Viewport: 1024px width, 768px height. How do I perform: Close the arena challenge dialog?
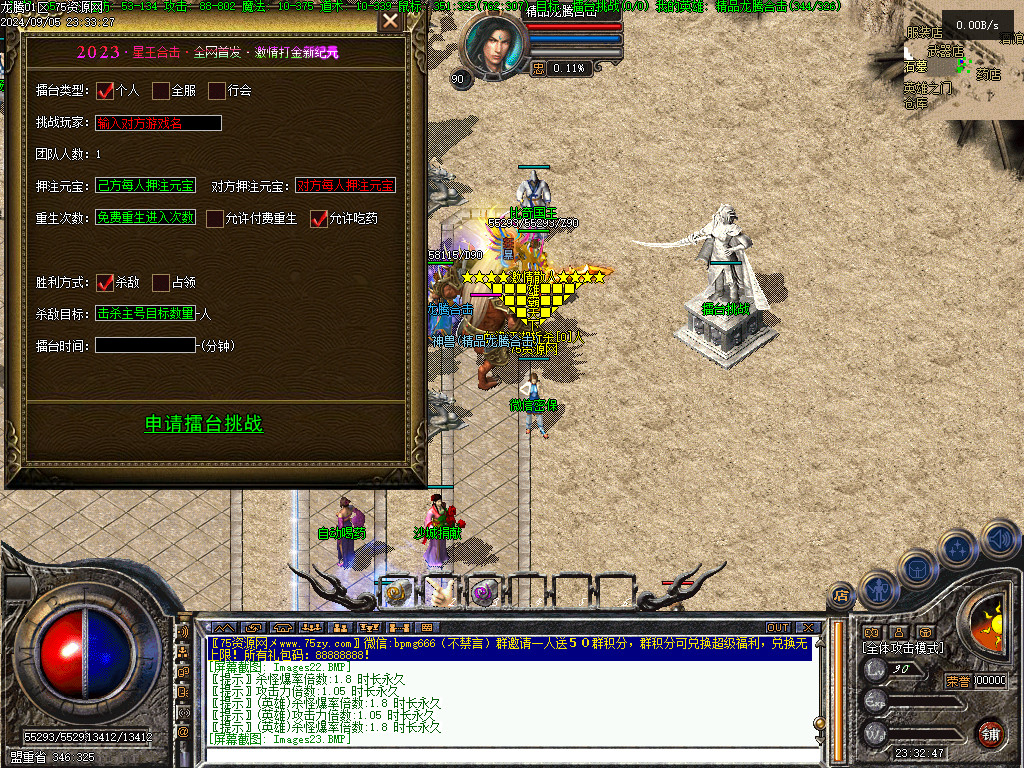point(390,21)
